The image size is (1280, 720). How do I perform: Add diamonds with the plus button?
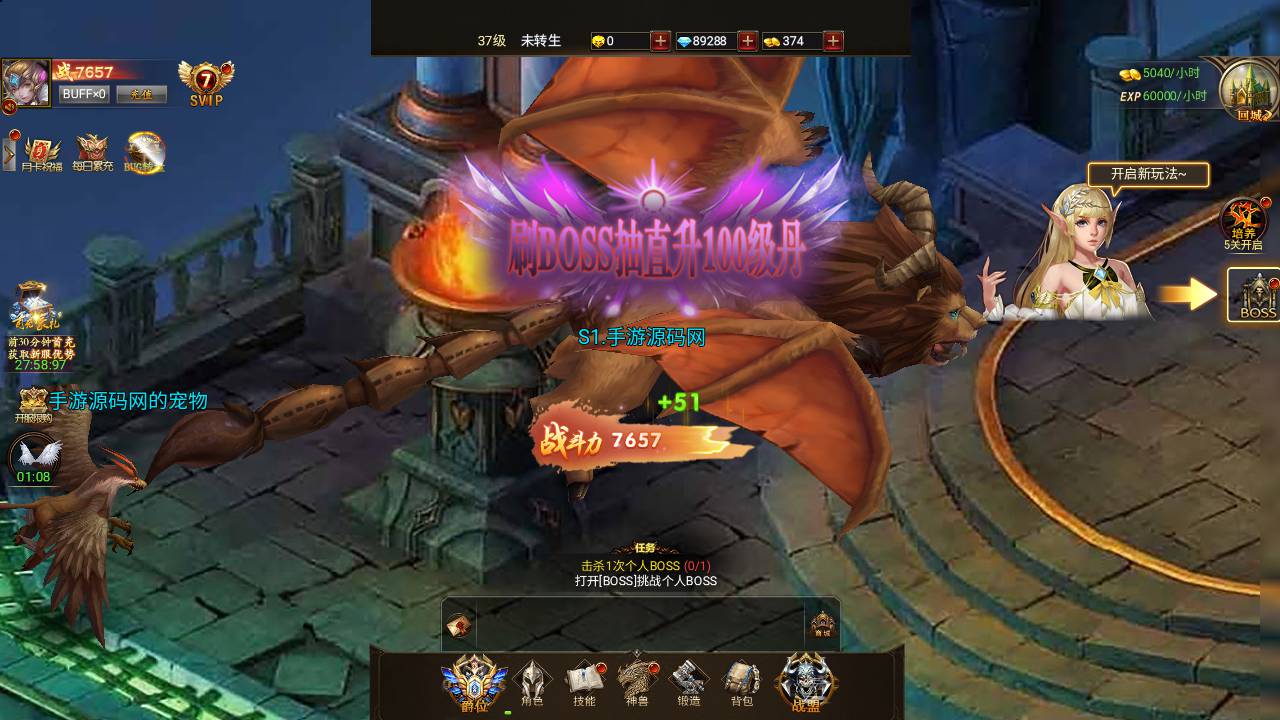pyautogui.click(x=747, y=41)
